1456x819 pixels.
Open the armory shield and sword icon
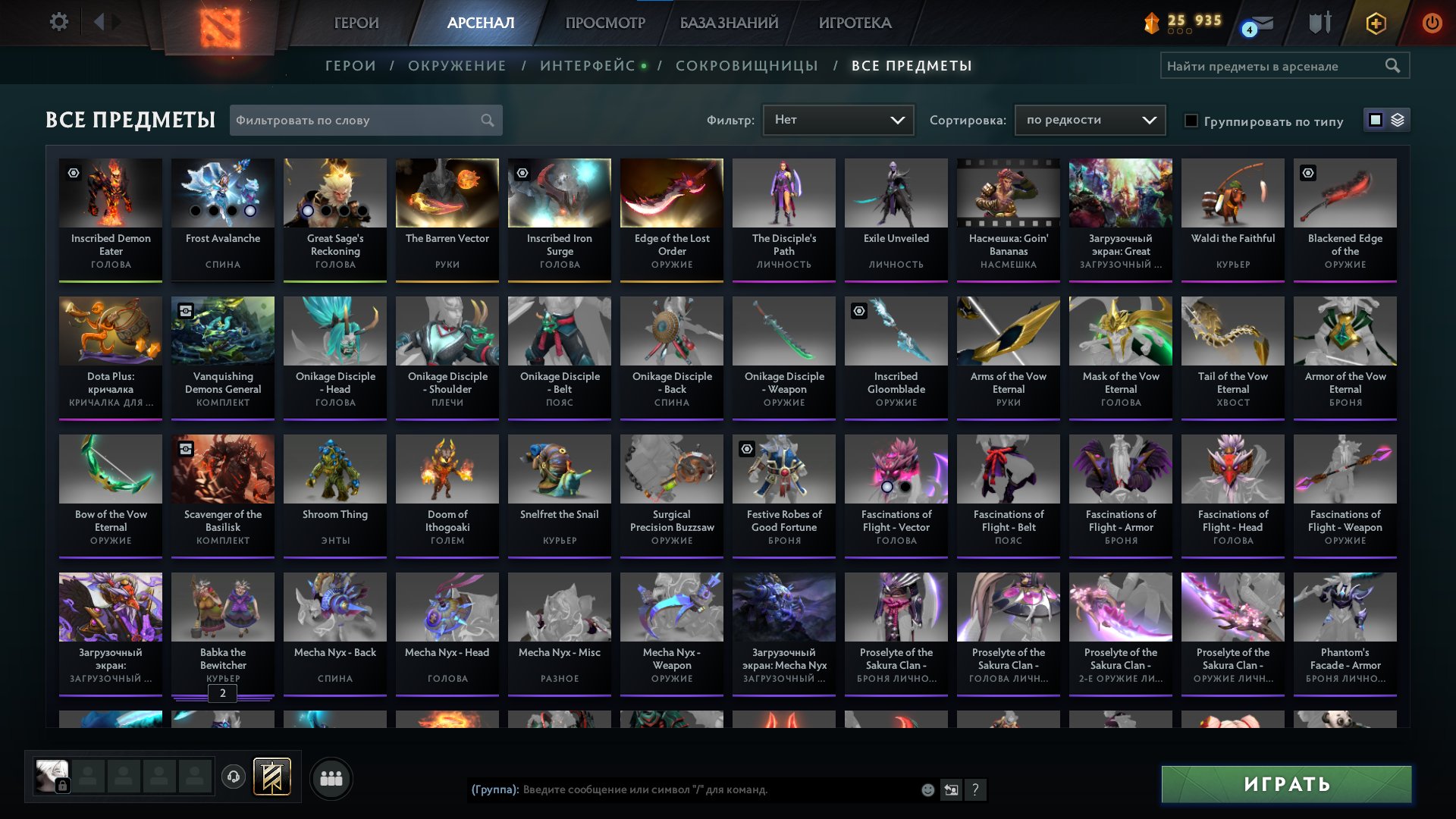point(1318,23)
